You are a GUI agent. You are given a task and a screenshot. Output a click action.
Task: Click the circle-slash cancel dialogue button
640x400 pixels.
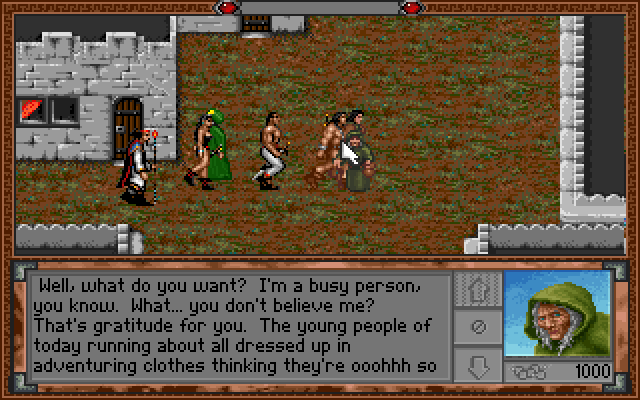(x=477, y=326)
